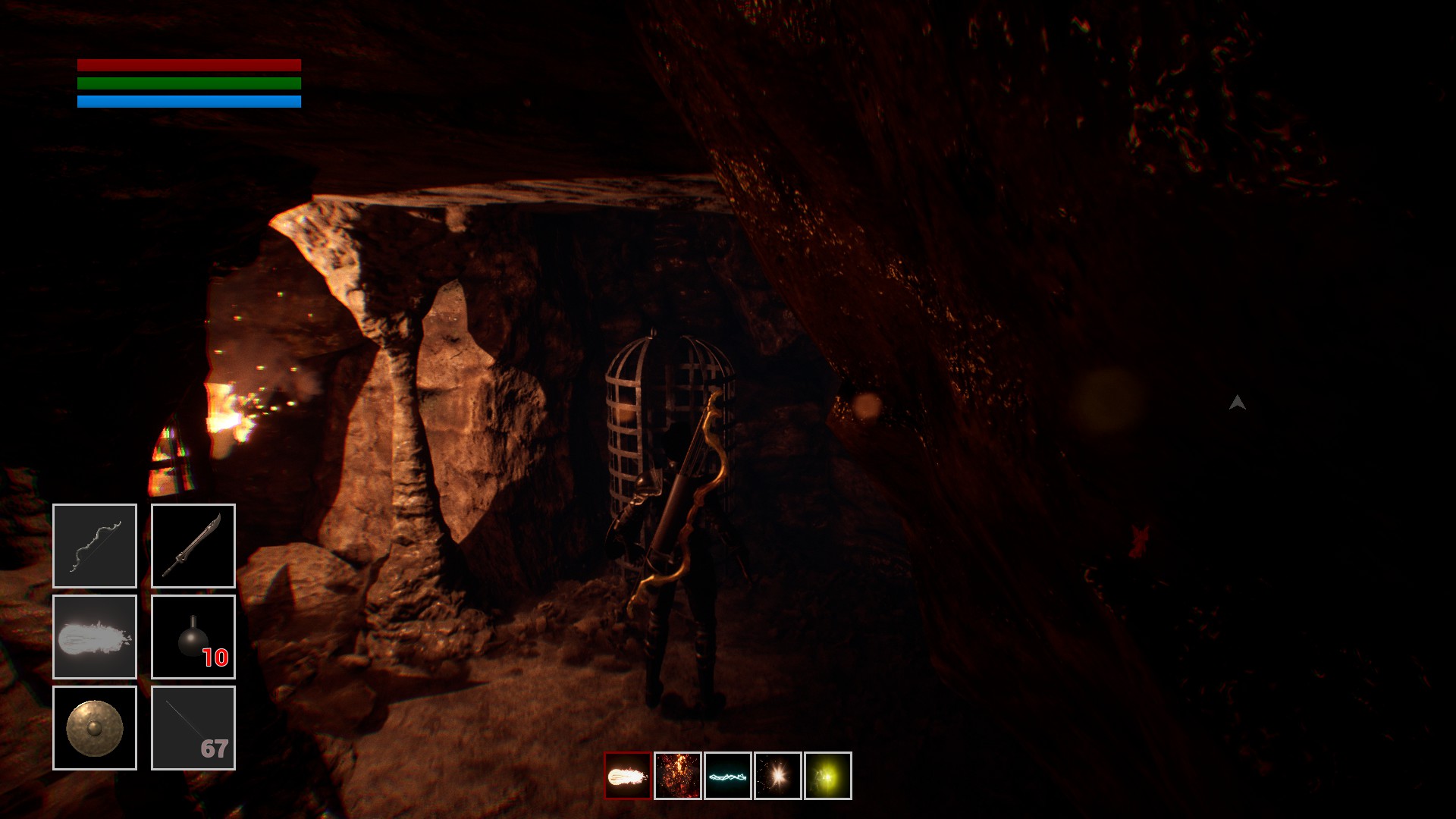Pick the white starburst spell
The width and height of the screenshot is (1456, 819).
[x=778, y=776]
